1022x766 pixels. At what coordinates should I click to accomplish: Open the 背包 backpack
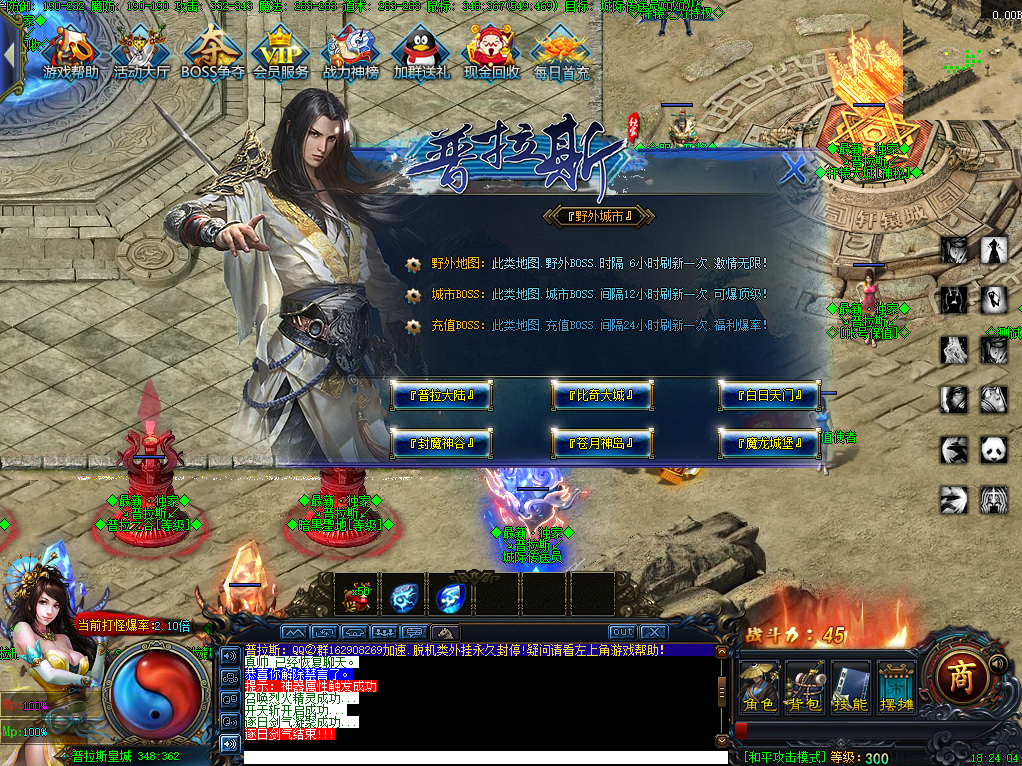tap(805, 686)
